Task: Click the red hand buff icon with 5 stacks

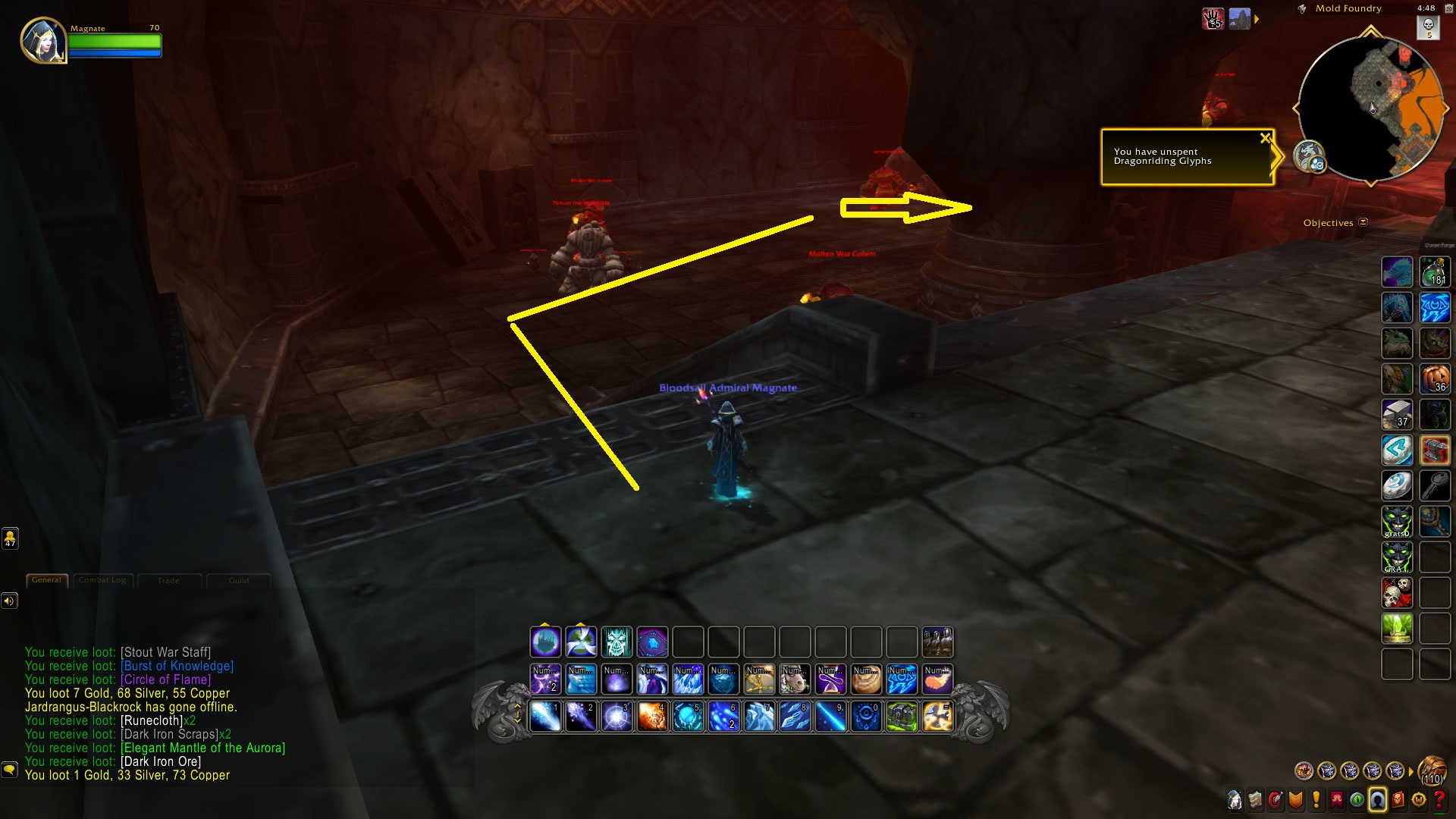Action: (x=1213, y=18)
